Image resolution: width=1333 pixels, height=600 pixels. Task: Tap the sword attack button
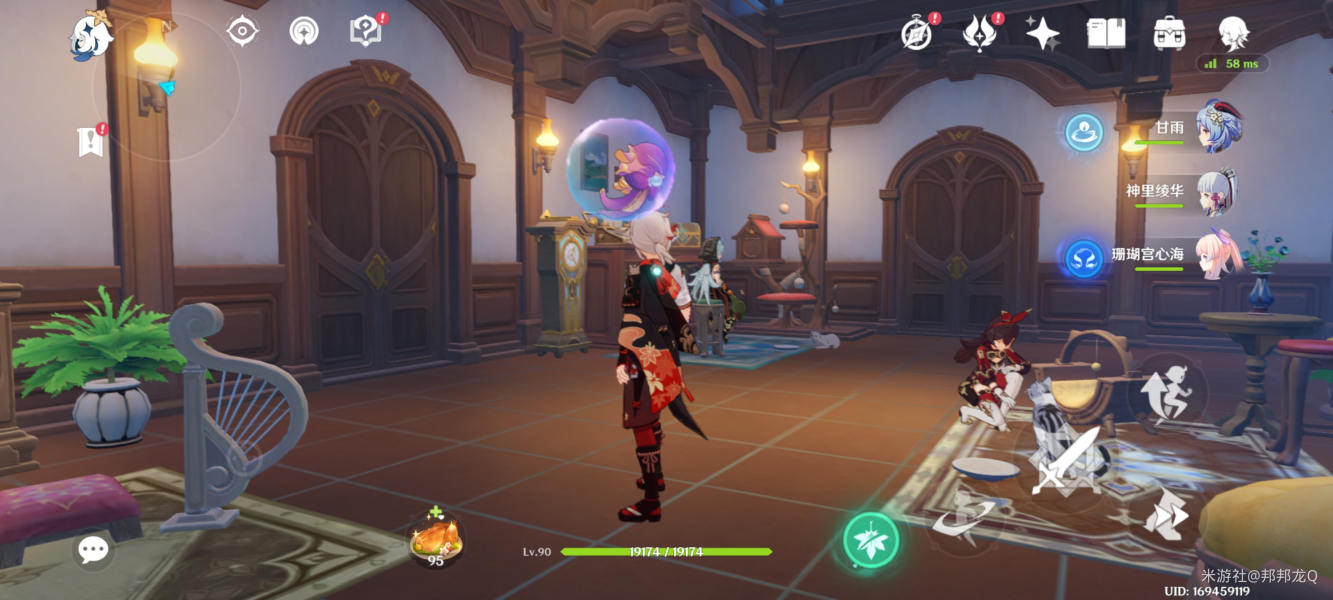point(1066,465)
